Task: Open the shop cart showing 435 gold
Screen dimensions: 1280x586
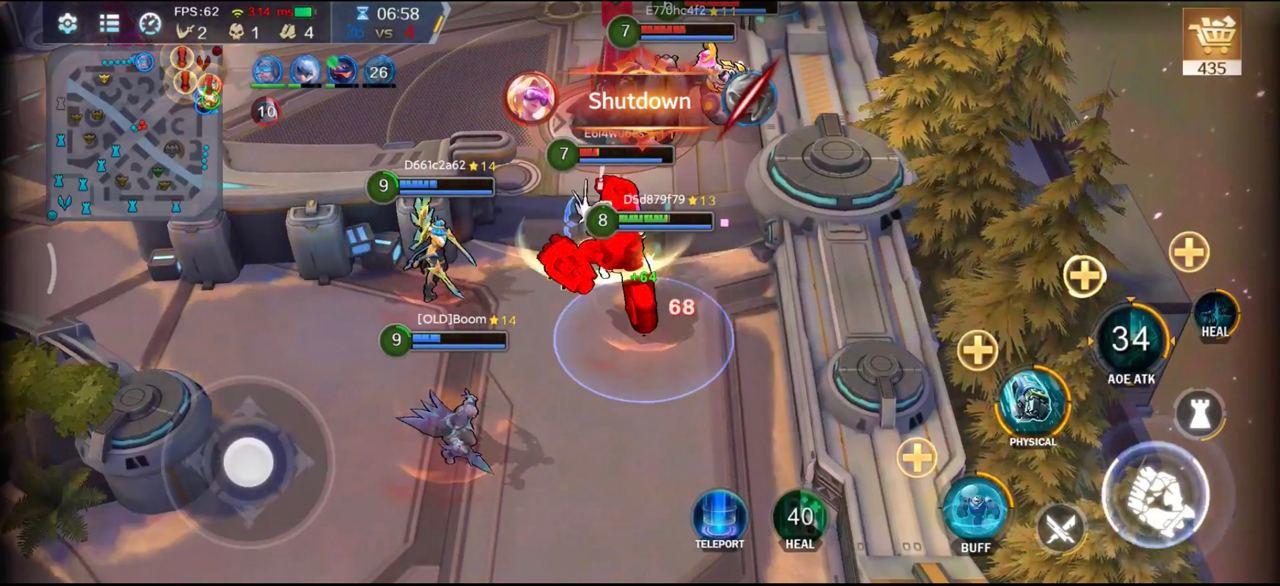Action: point(1212,42)
